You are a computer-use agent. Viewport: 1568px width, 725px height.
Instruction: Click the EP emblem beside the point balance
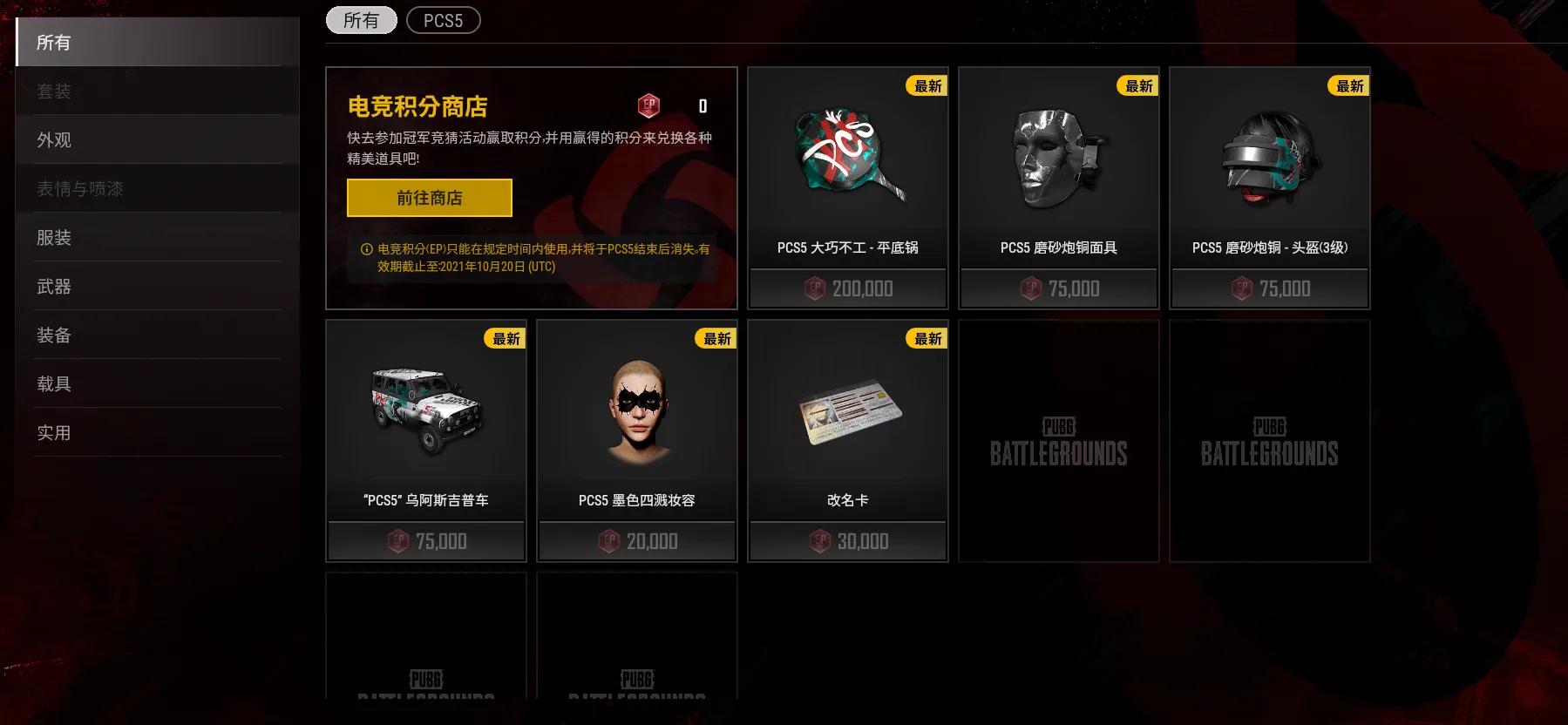point(649,106)
